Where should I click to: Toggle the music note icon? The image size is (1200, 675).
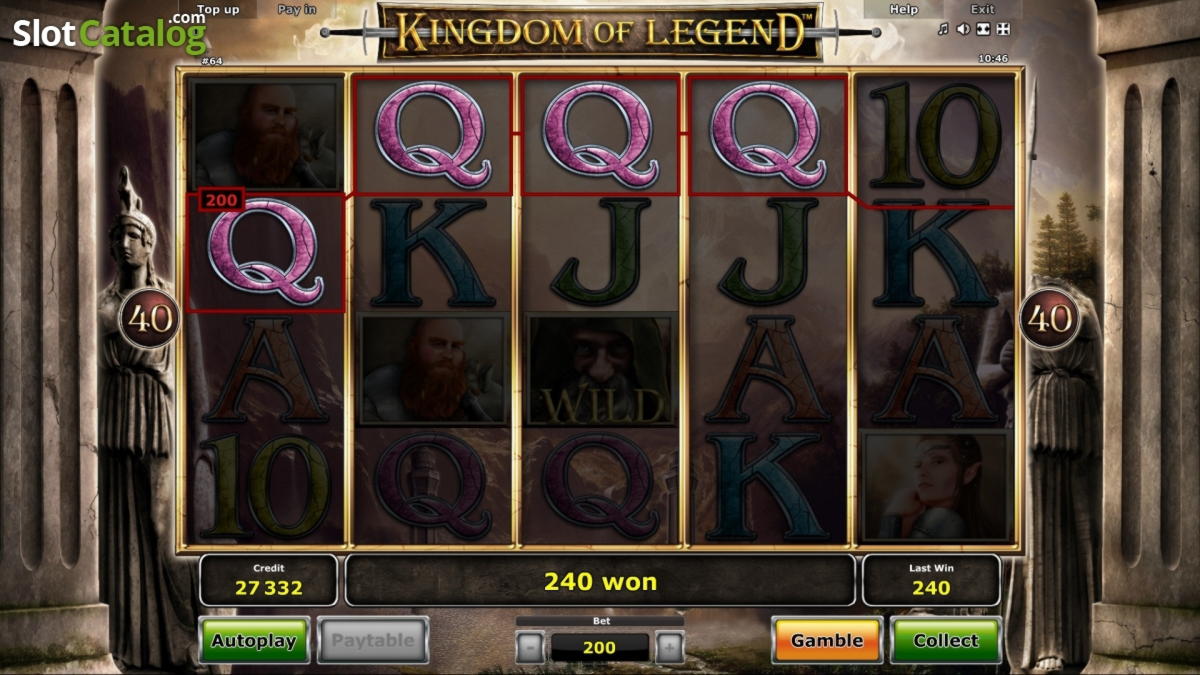[x=943, y=29]
